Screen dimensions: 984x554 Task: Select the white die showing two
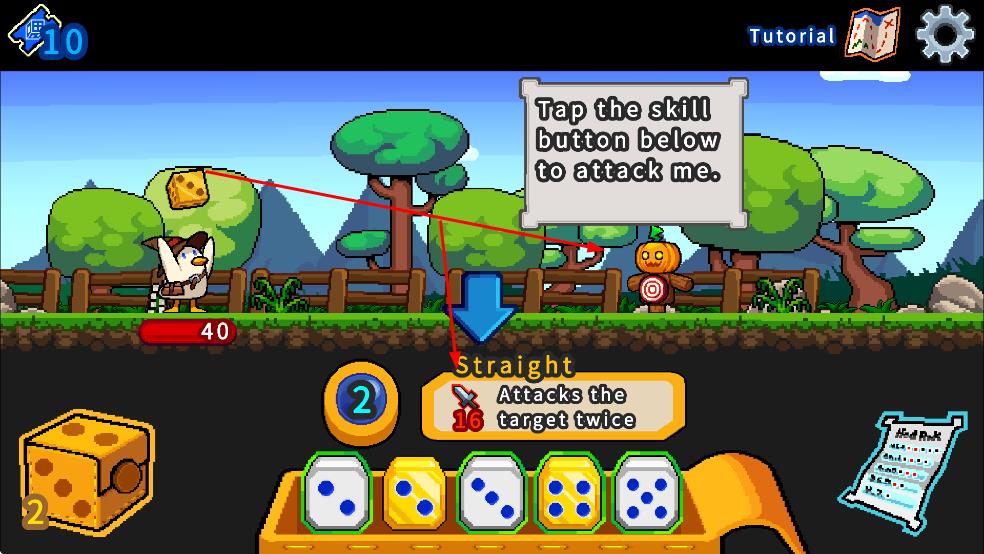[x=337, y=492]
